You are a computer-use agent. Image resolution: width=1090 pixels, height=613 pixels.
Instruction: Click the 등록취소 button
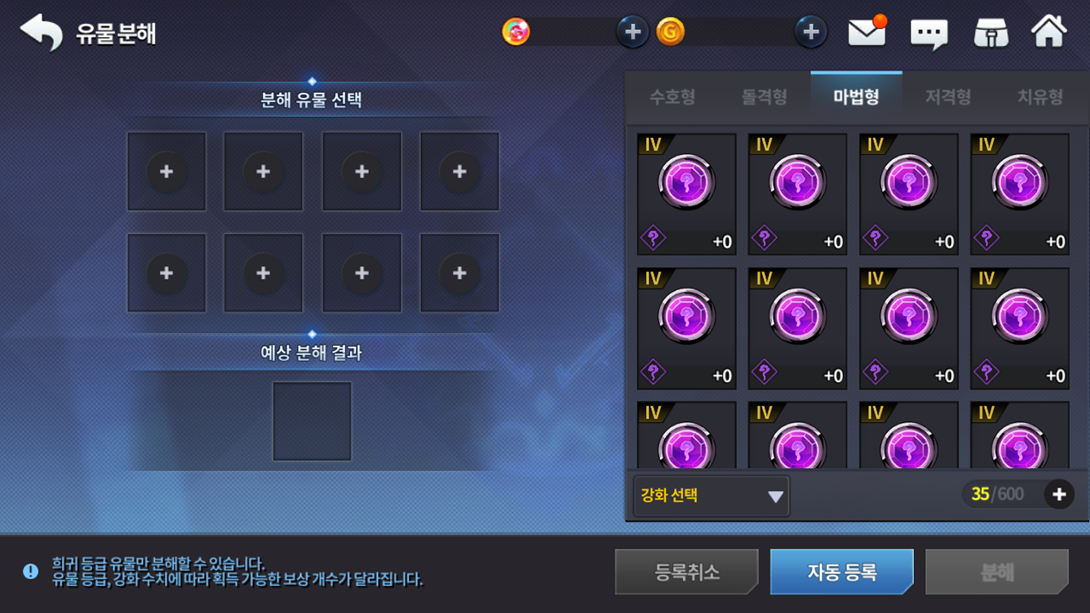coord(687,572)
